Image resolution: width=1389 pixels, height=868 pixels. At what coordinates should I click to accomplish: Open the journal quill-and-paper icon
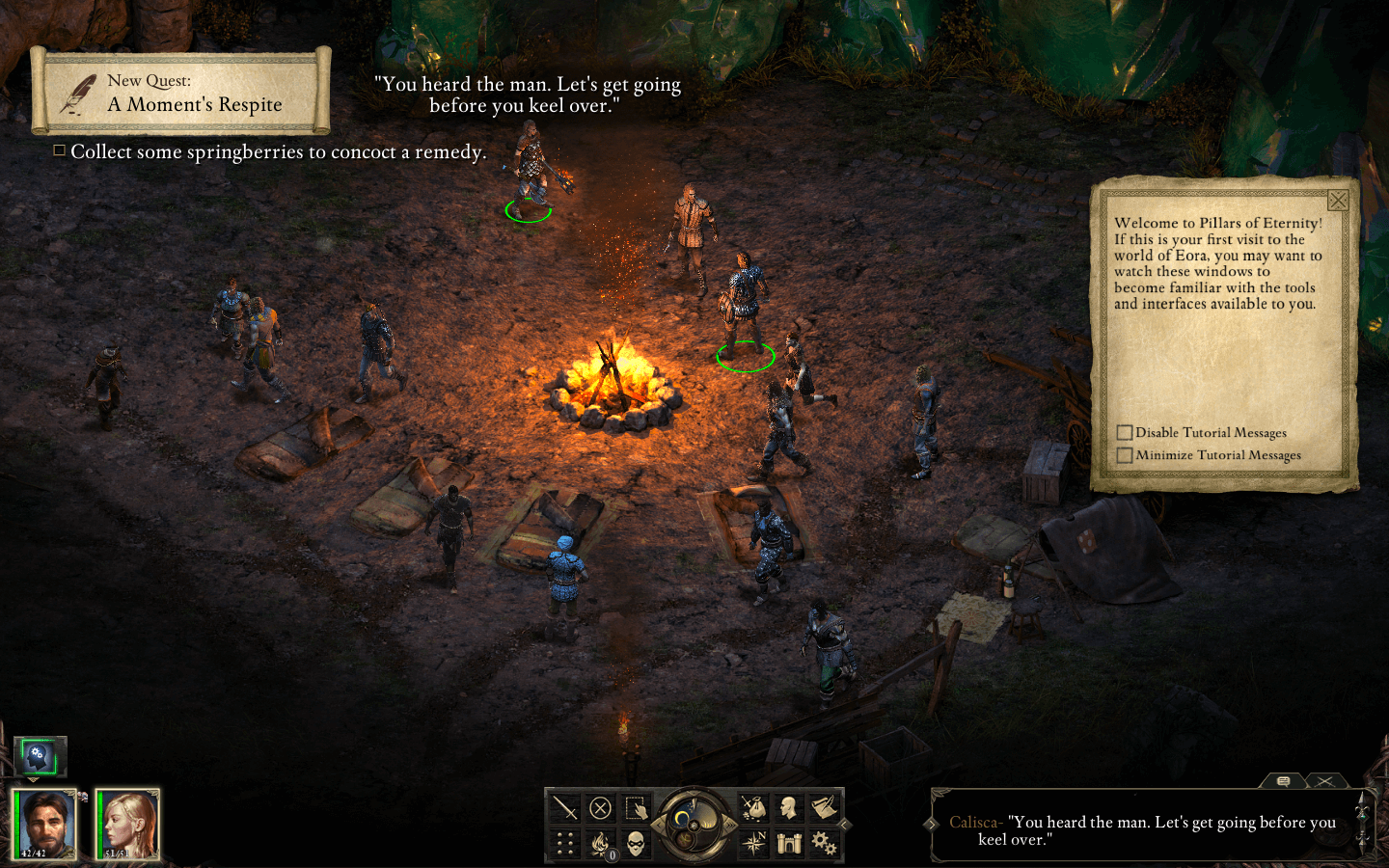pos(823,807)
